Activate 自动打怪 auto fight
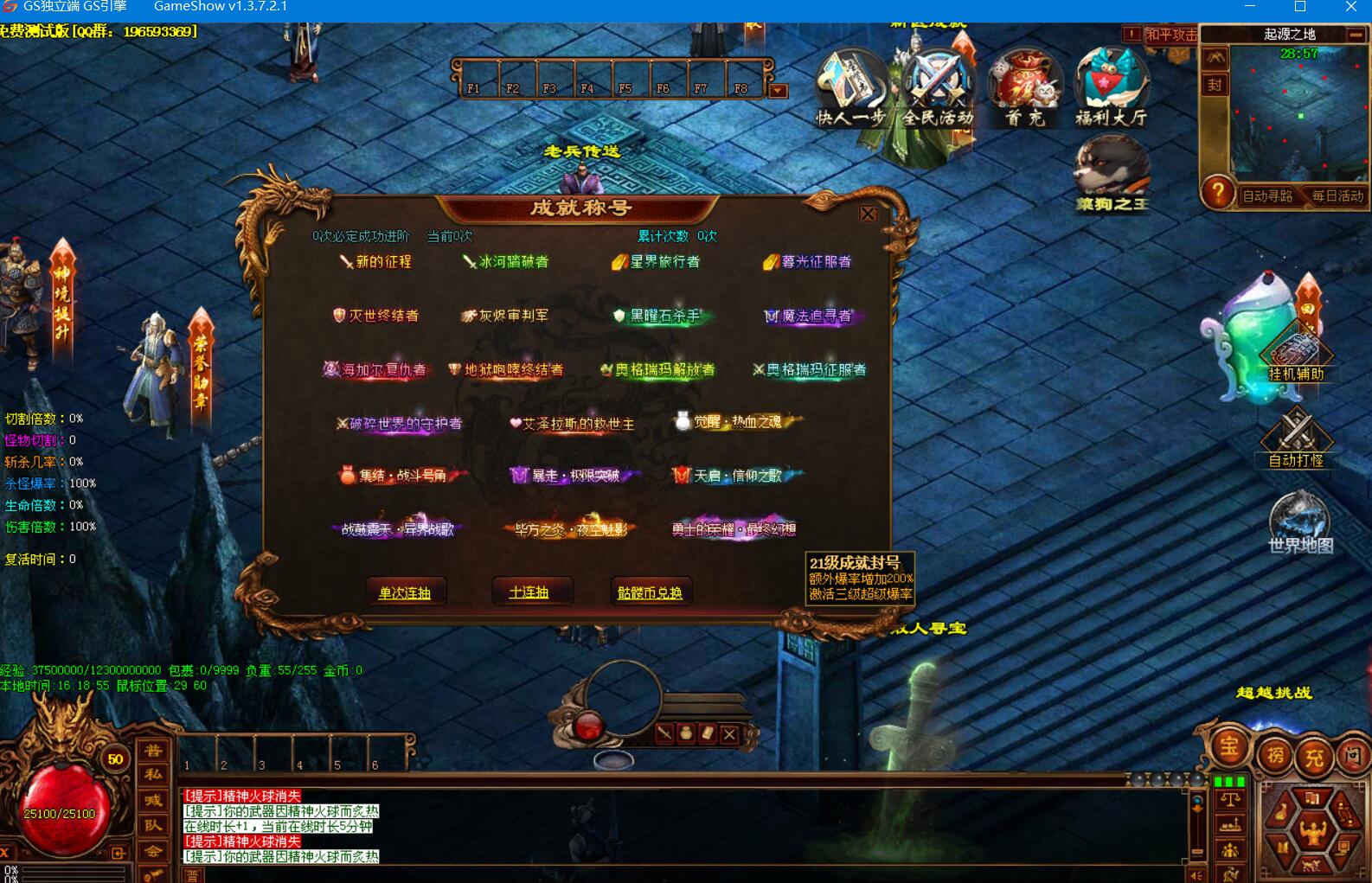This screenshot has width=1372, height=883. tap(1296, 438)
